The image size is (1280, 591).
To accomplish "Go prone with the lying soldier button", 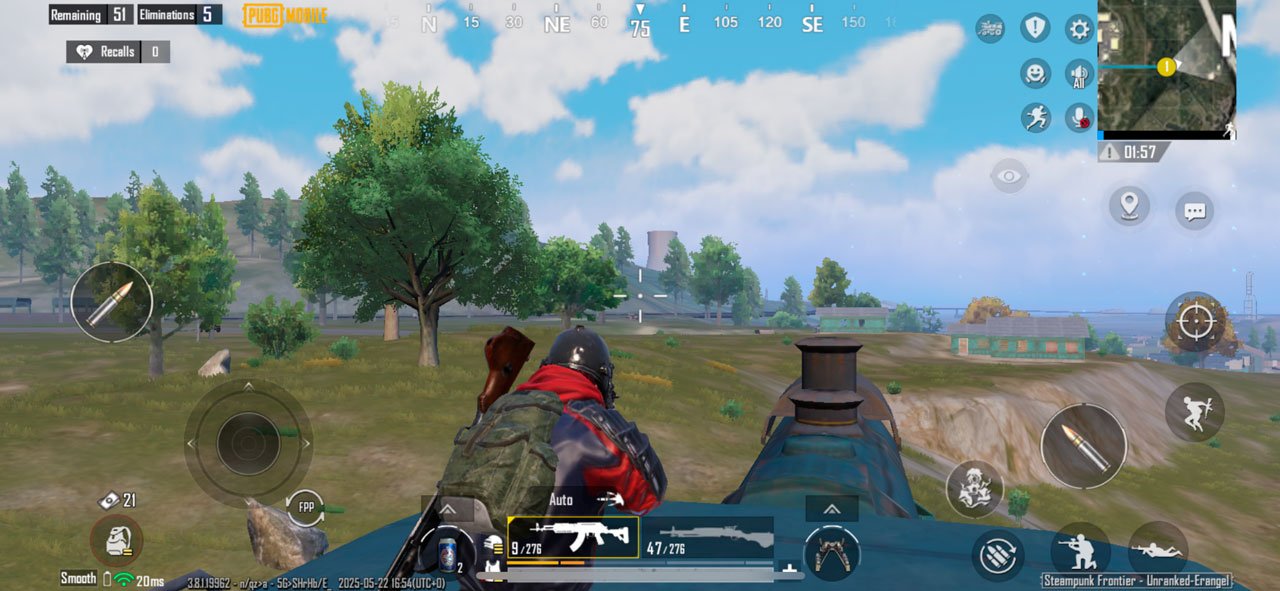I will (x=1158, y=550).
